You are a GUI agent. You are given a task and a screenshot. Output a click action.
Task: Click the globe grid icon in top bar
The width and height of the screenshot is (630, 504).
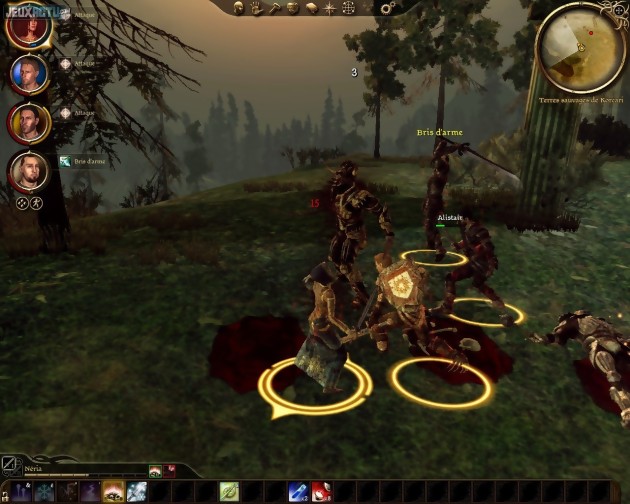pos(348,7)
